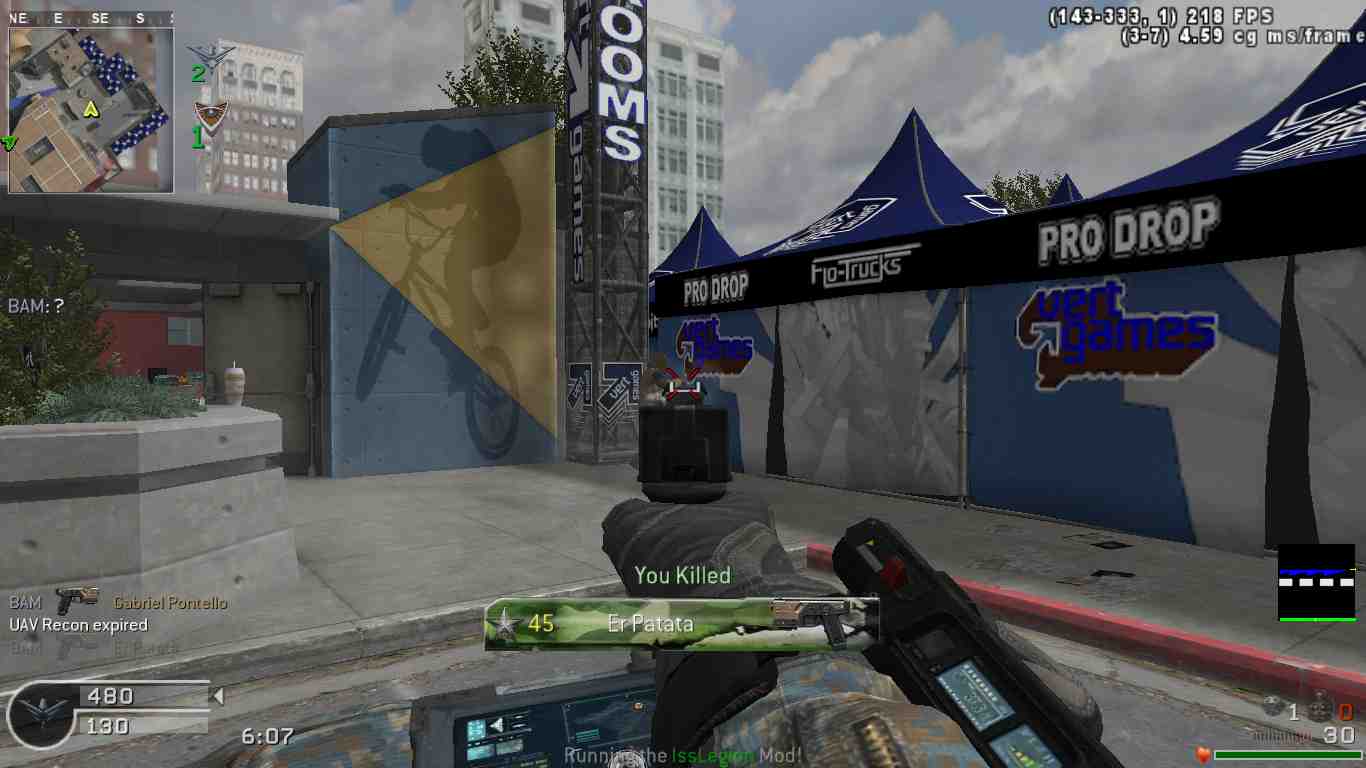Select the "BAM: ?" chat message
The width and height of the screenshot is (1366, 768).
(36, 306)
